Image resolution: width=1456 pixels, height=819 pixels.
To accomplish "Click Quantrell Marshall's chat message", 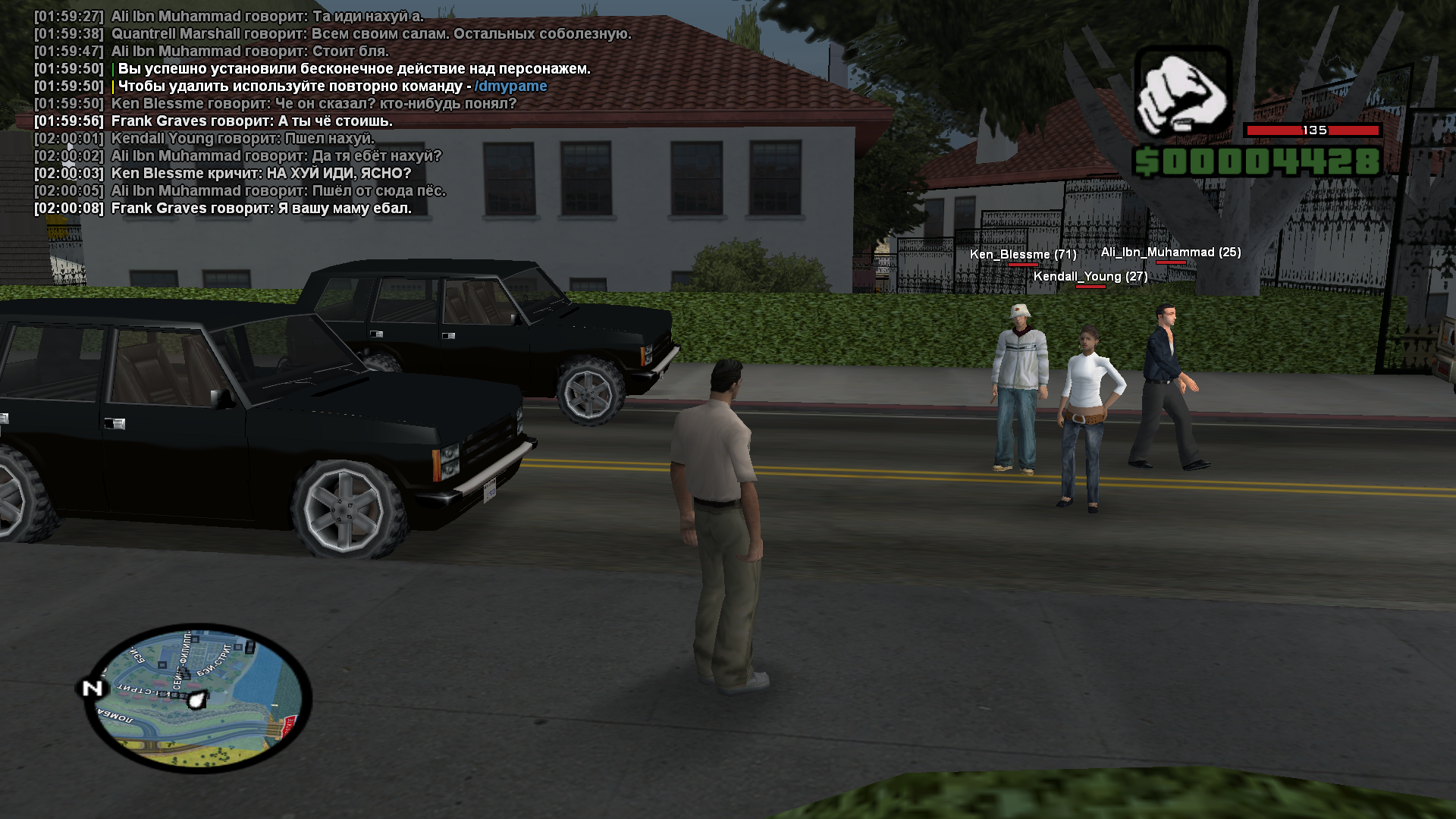I will tap(371, 34).
